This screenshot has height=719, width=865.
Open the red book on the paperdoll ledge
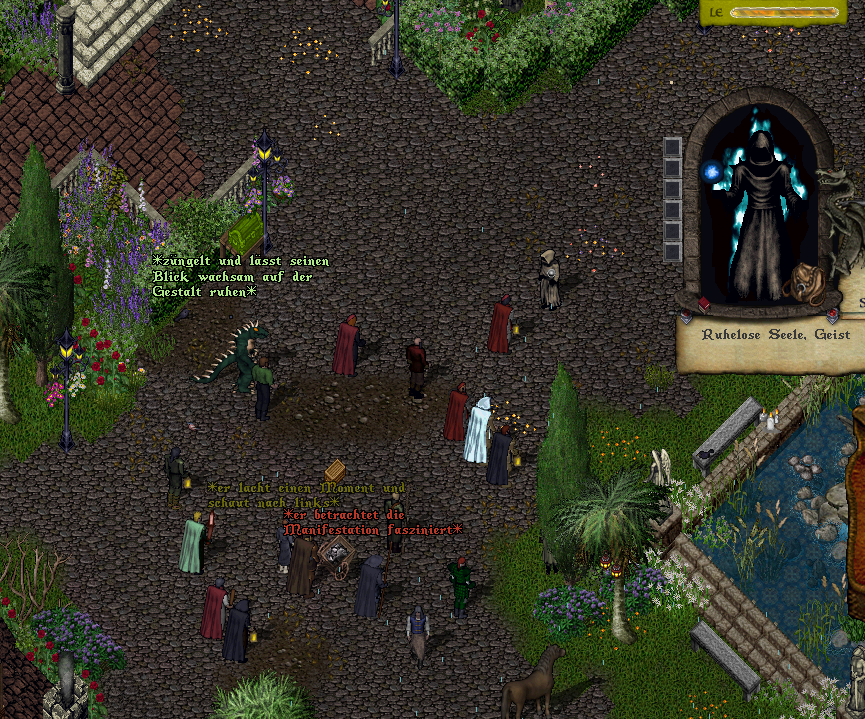pos(704,303)
